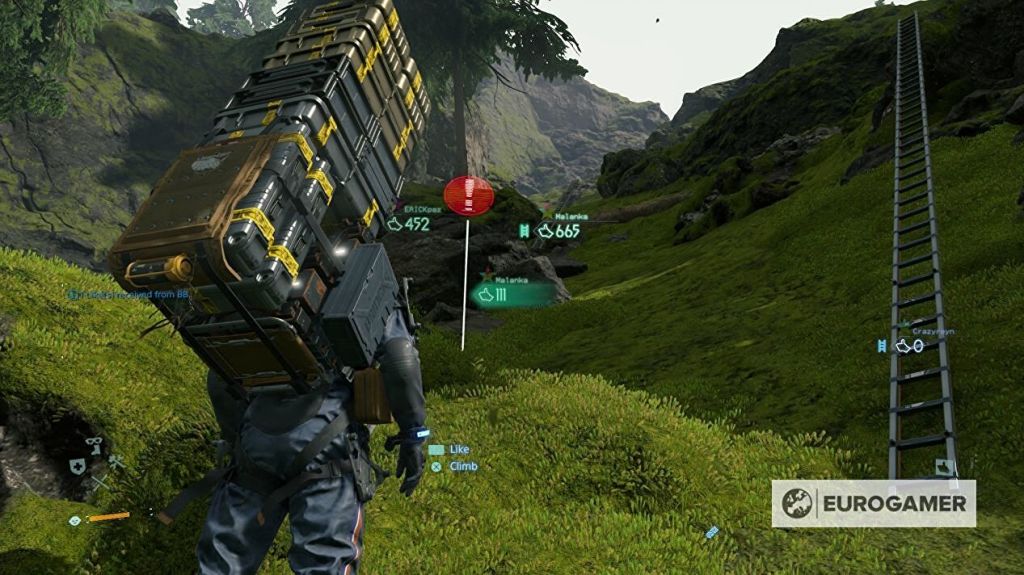Open the Eurogamer watermark logo

click(x=873, y=503)
